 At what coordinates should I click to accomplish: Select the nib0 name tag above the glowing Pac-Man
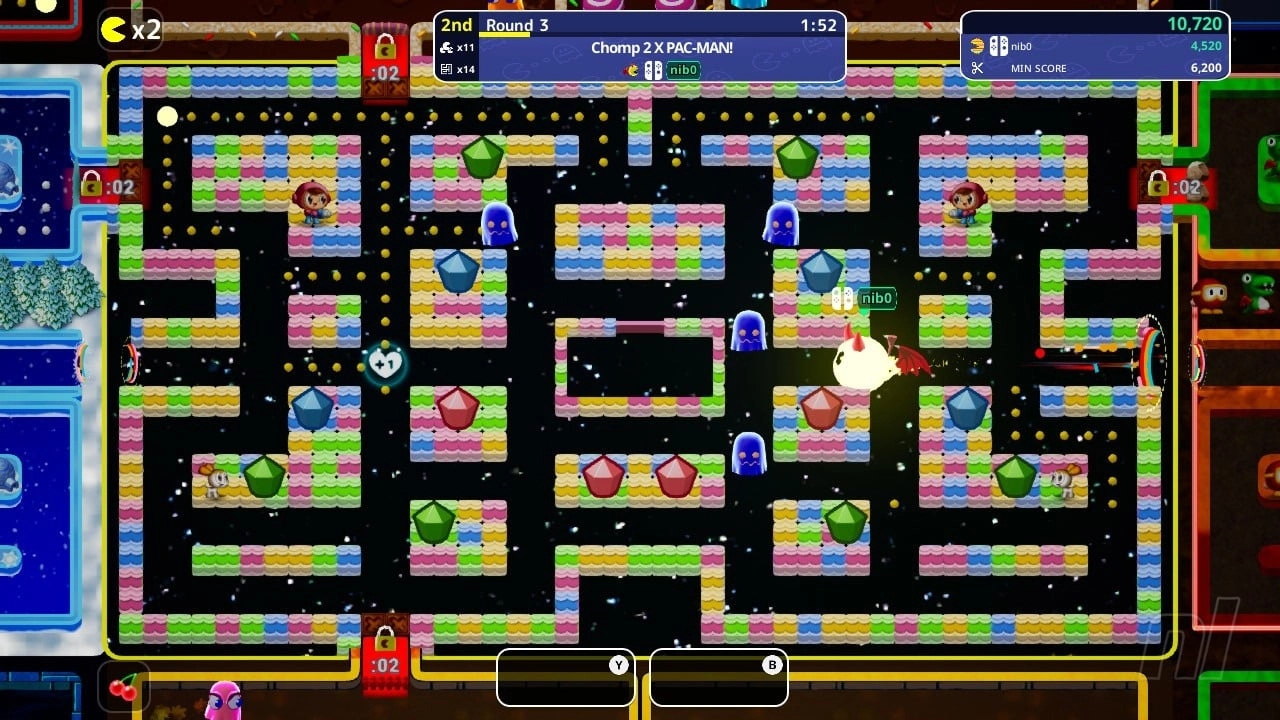pos(875,297)
